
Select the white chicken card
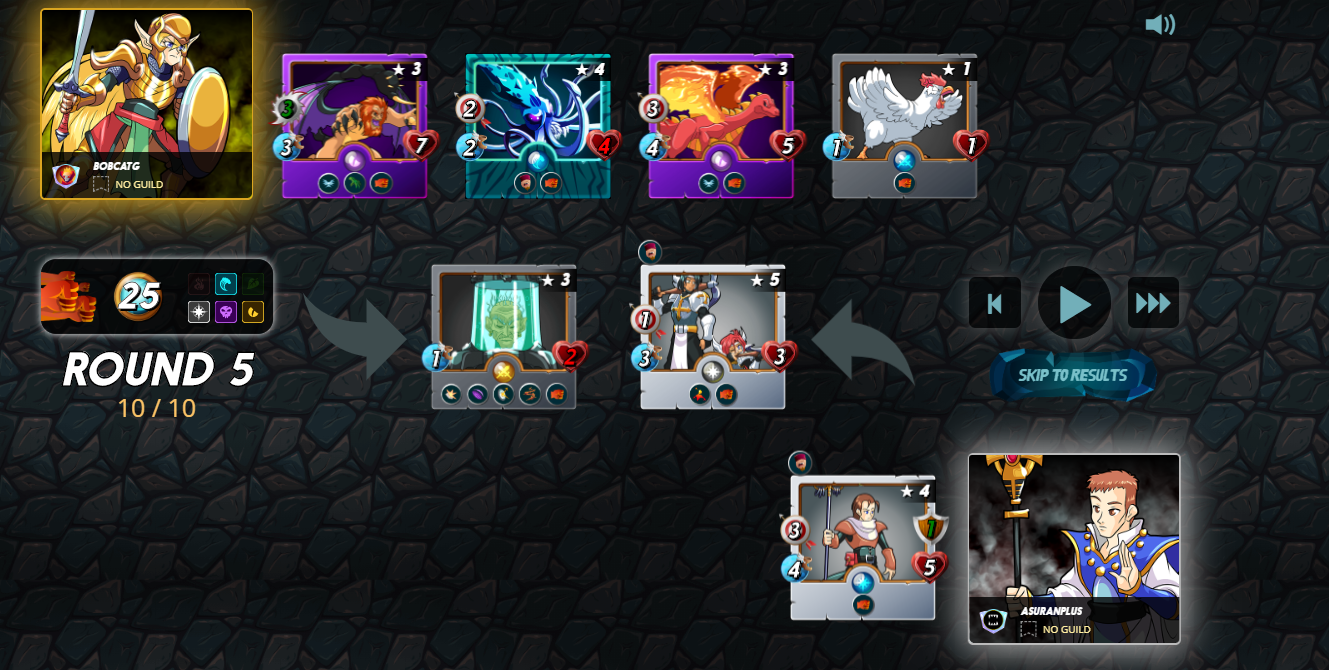point(904,126)
